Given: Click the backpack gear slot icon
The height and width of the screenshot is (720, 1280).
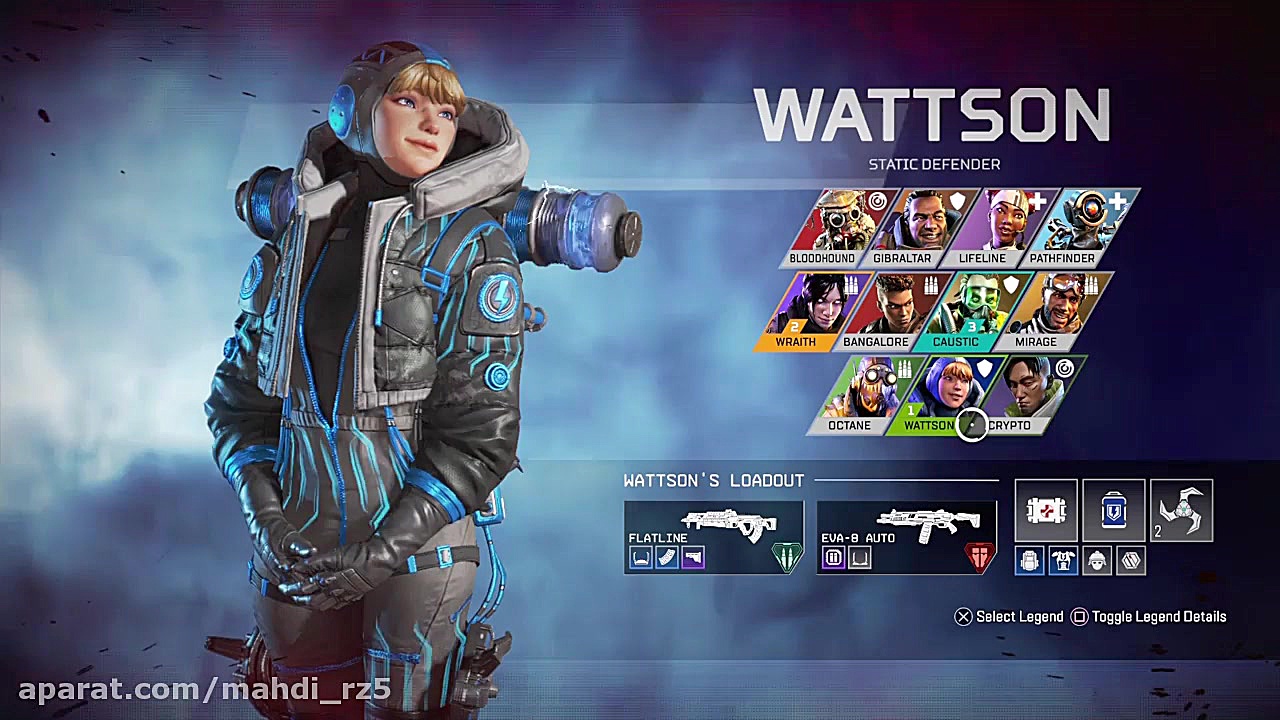Looking at the screenshot, I should point(1030,560).
